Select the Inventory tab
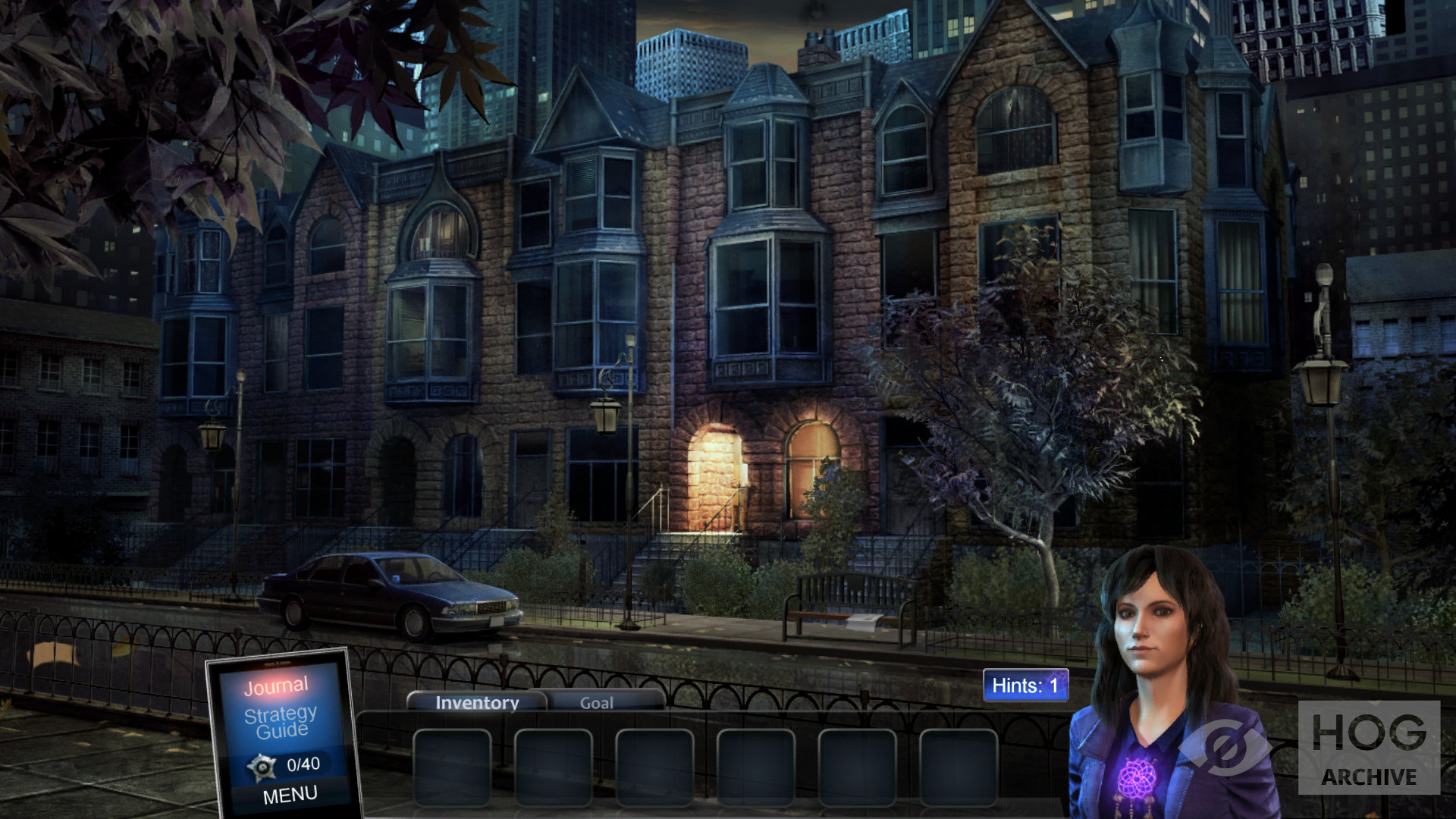The image size is (1456, 819). [477, 703]
